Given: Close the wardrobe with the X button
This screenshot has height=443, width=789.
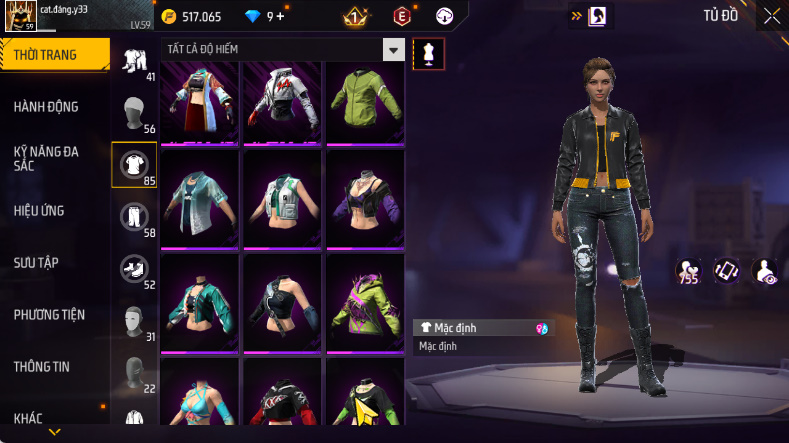Looking at the screenshot, I should 772,15.
